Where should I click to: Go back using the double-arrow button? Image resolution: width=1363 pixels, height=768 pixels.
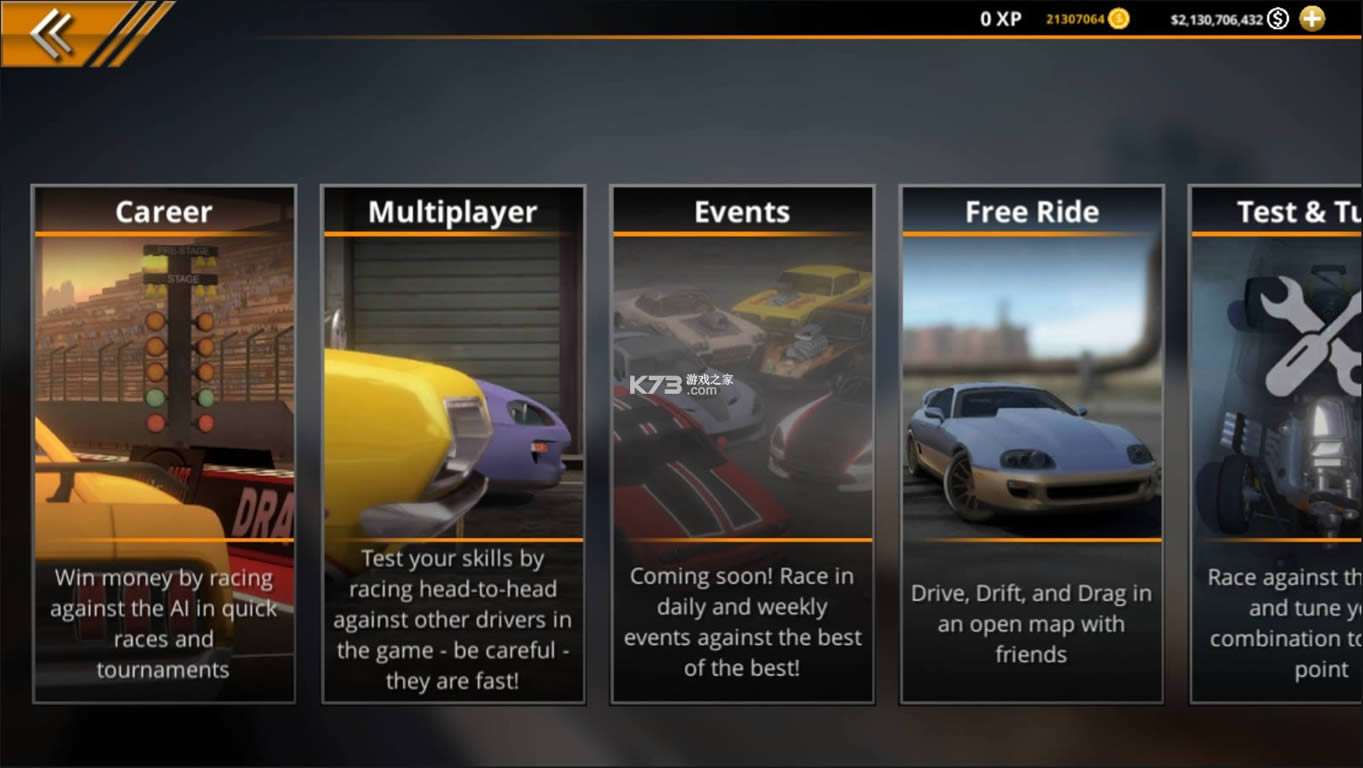[52, 33]
